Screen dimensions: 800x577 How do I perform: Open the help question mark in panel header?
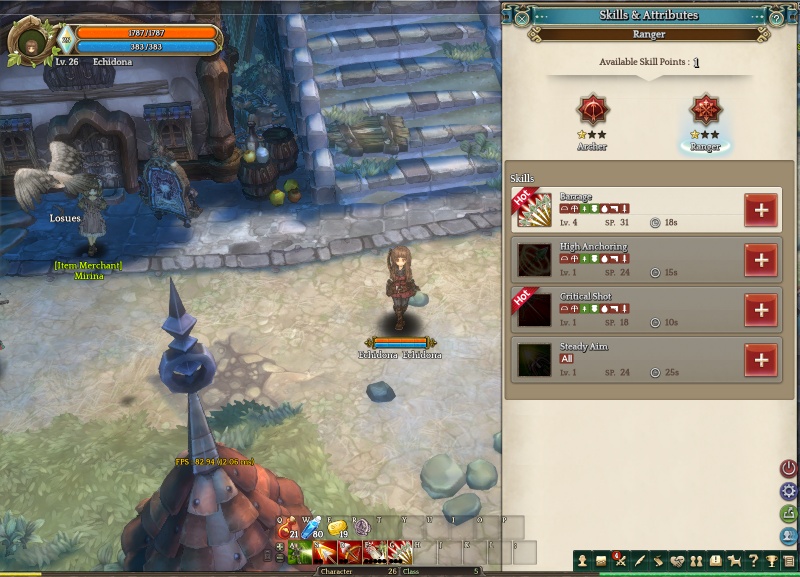(x=777, y=17)
